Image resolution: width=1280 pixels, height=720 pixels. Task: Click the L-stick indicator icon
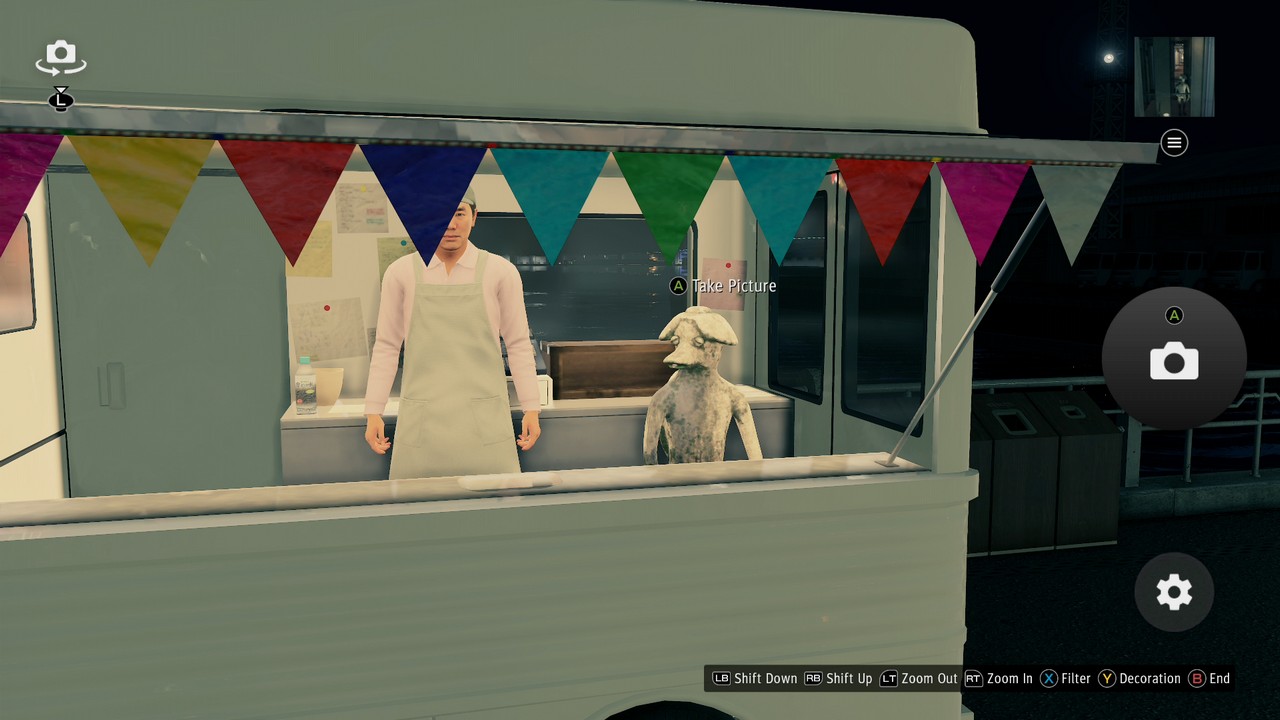point(61,99)
